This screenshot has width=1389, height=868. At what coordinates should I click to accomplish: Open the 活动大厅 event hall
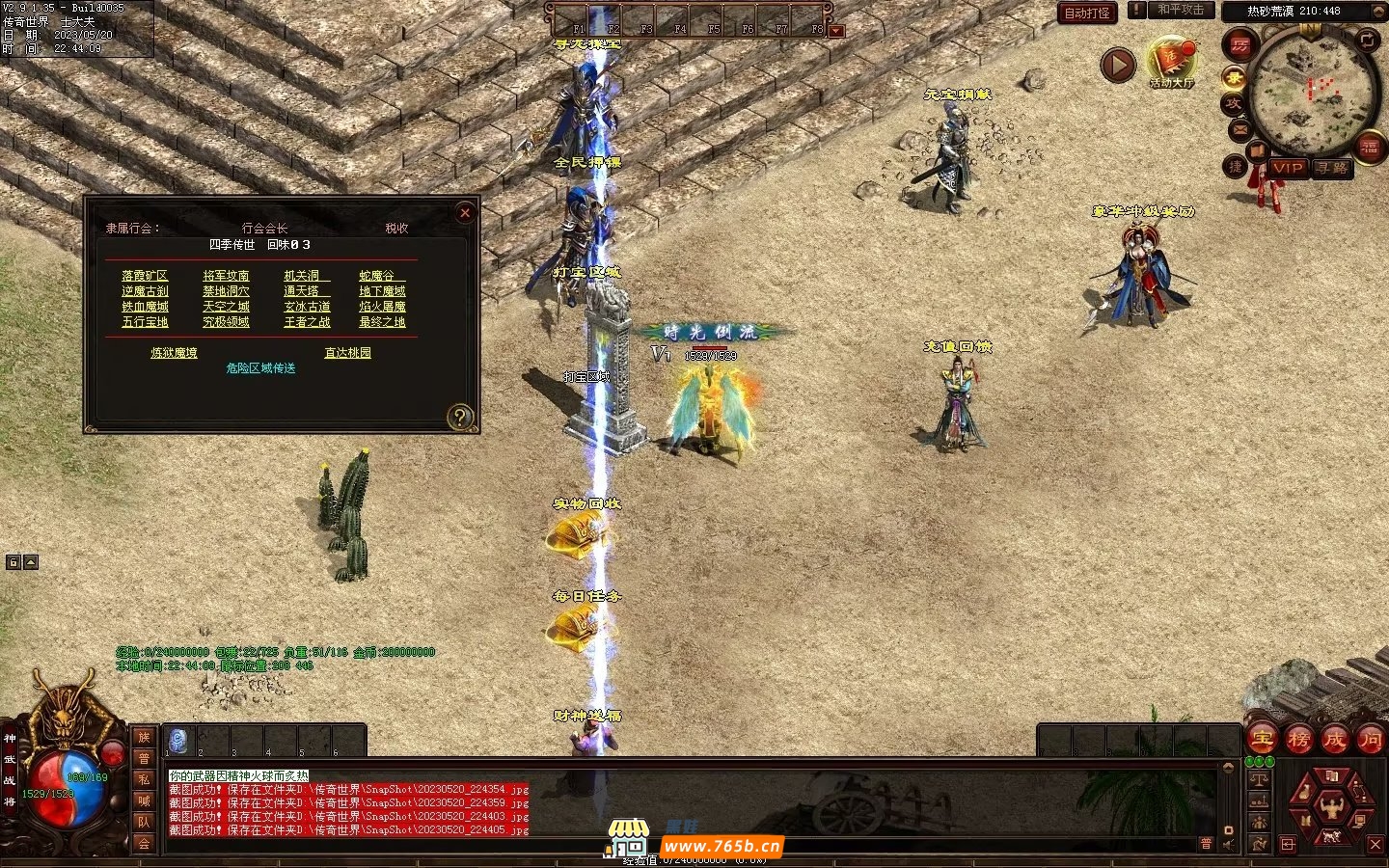coord(1172,63)
